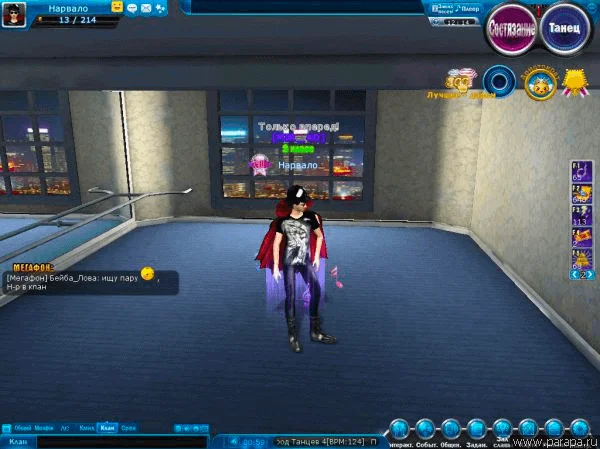Open the Танец (dance) mode
The height and width of the screenshot is (449, 600).
566,27
